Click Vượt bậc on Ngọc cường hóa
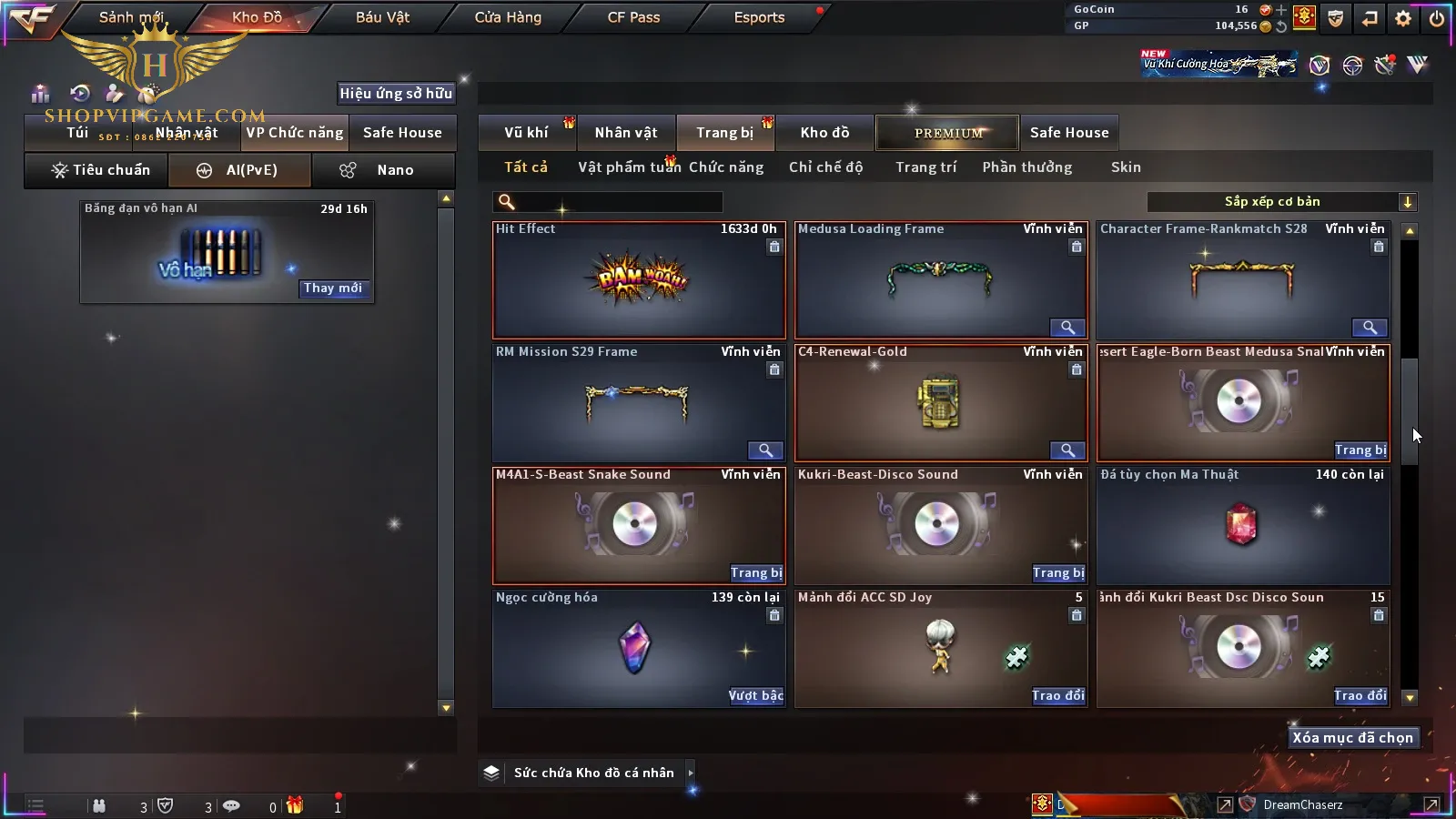The width and height of the screenshot is (1456, 819). point(756,696)
